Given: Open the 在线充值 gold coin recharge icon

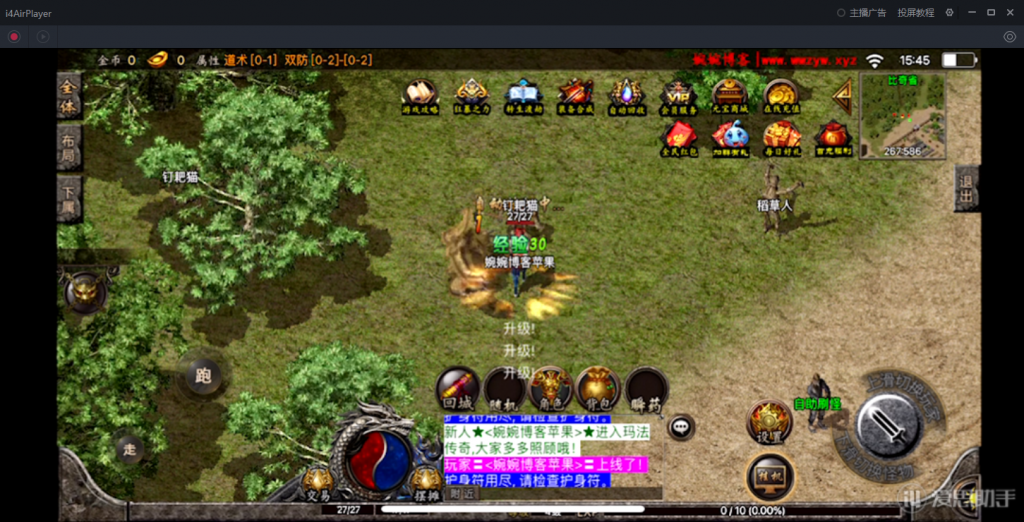Looking at the screenshot, I should [780, 96].
